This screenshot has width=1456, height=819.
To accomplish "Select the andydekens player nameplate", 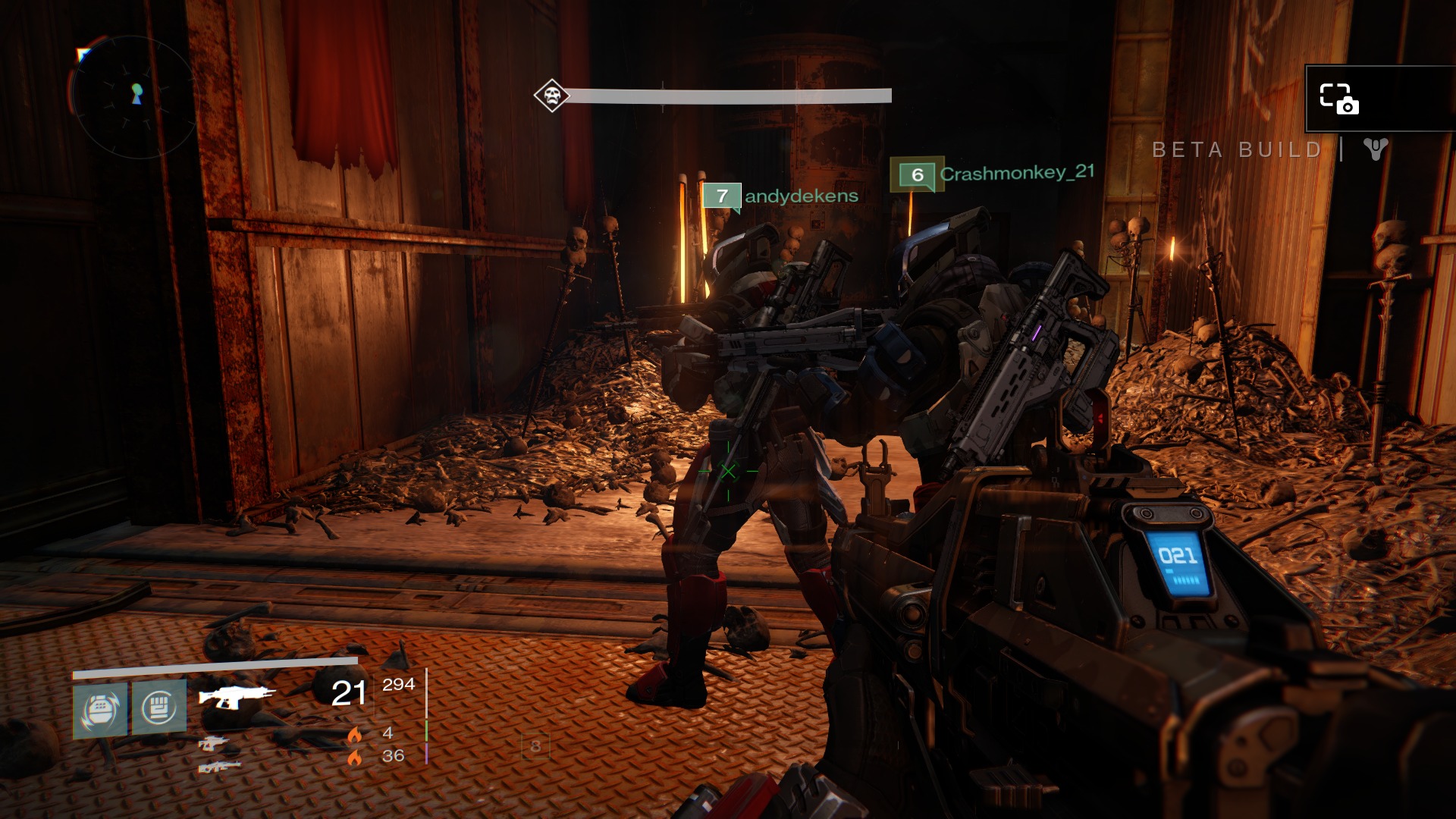I will click(x=781, y=196).
